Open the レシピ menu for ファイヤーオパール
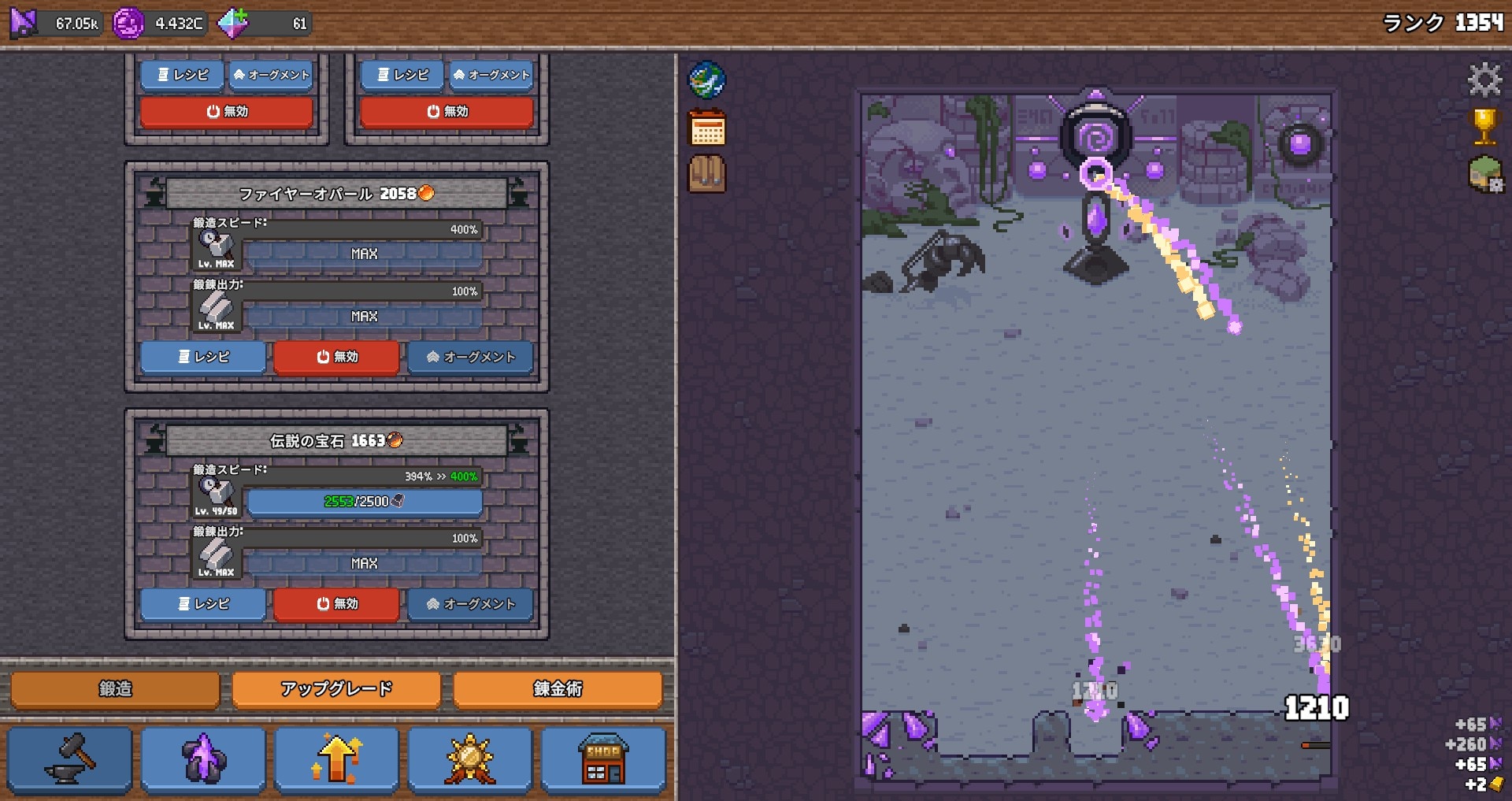Image resolution: width=1512 pixels, height=801 pixels. [202, 357]
